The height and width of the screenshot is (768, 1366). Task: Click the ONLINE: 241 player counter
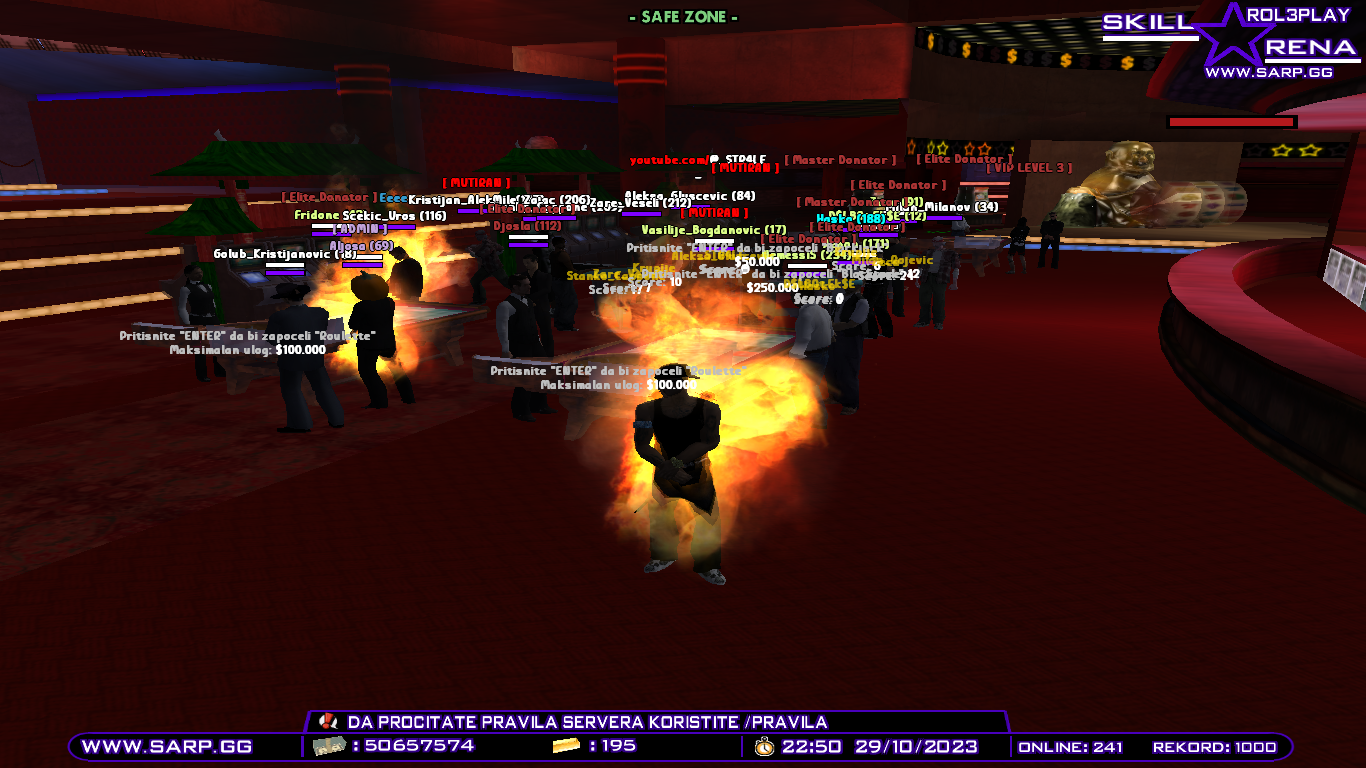1070,745
